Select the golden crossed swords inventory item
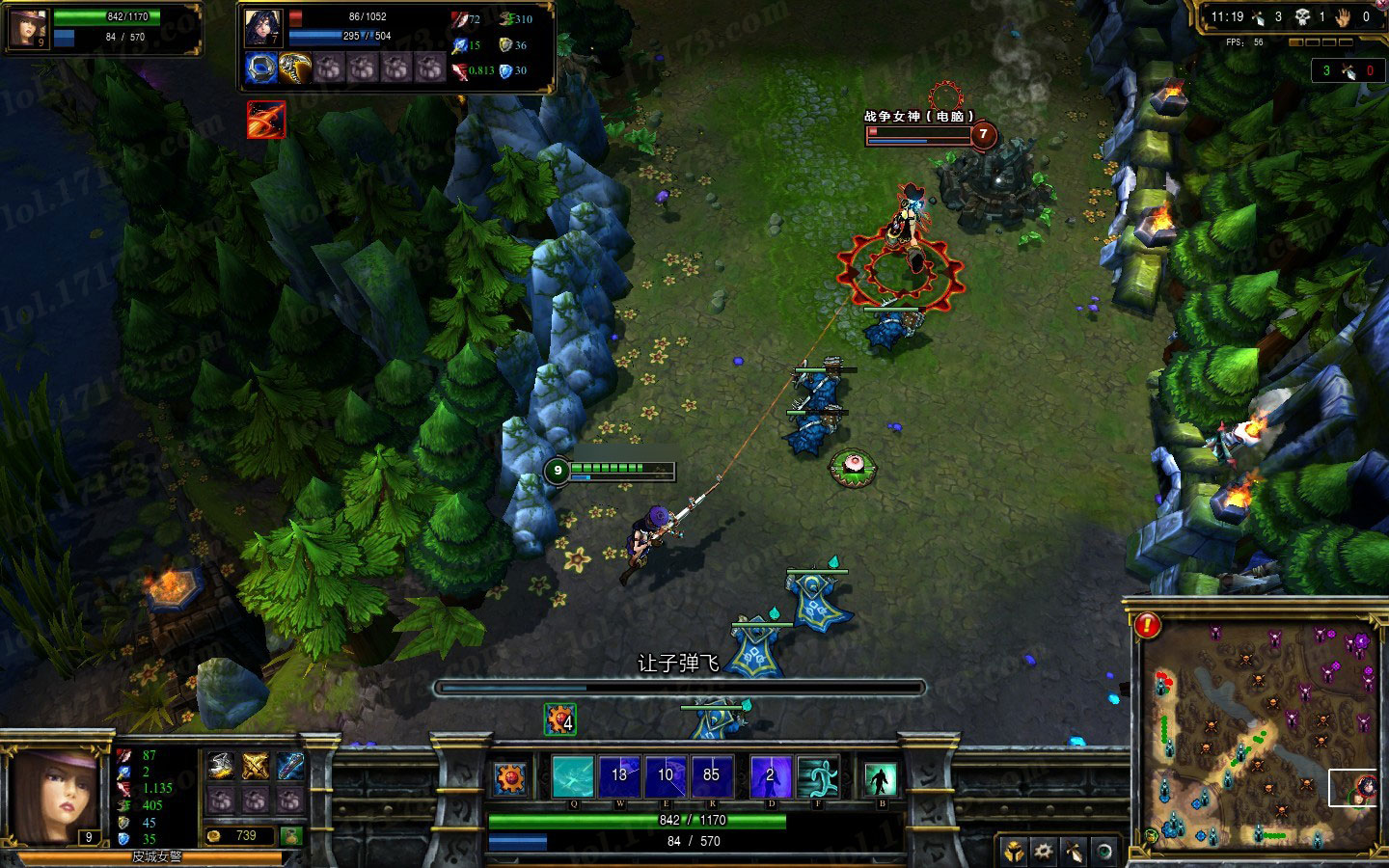Image resolution: width=1389 pixels, height=868 pixels. pyautogui.click(x=255, y=767)
